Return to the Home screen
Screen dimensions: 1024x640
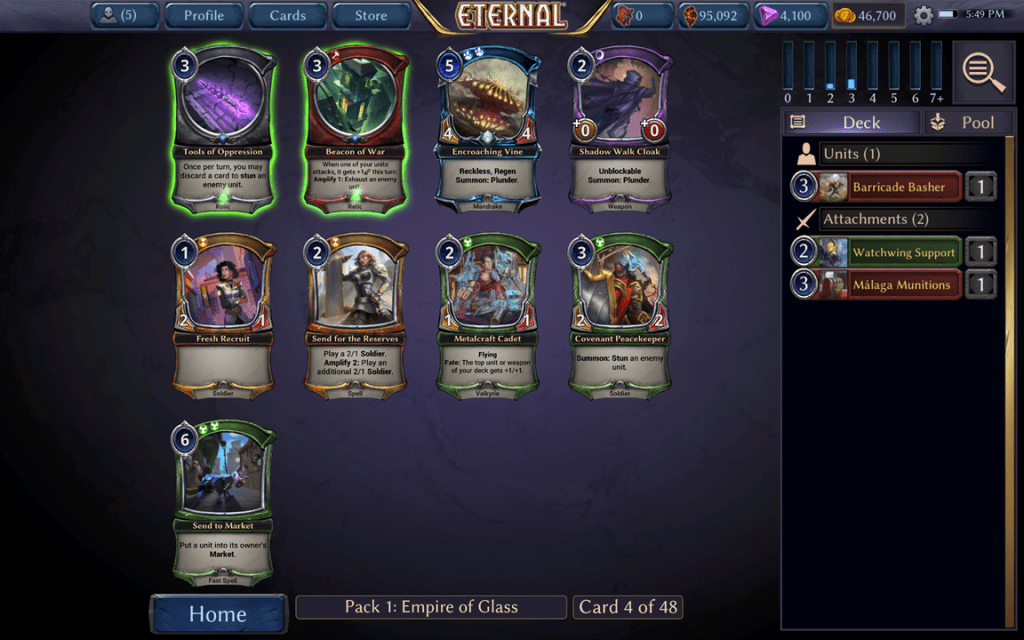coord(218,613)
